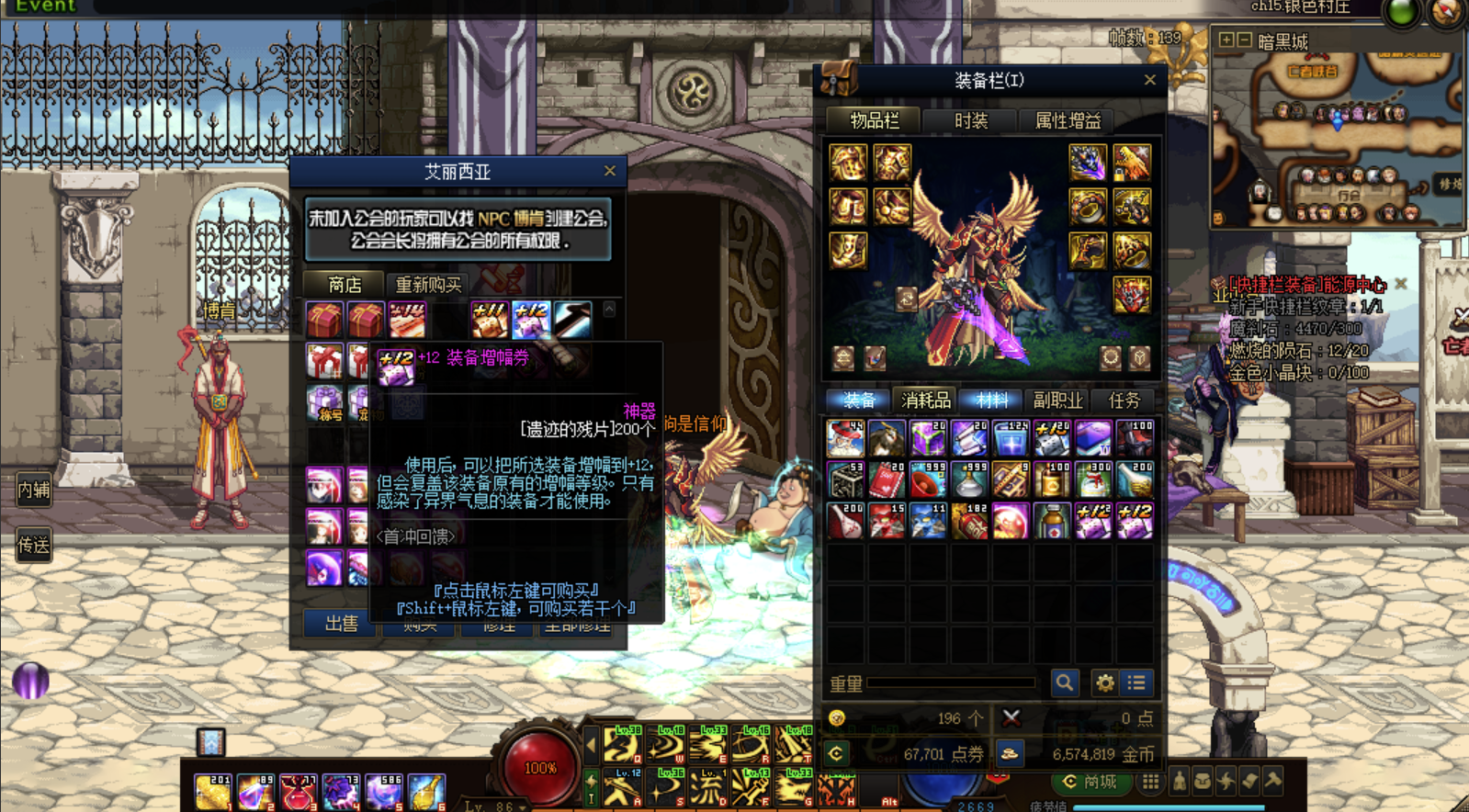Viewport: 1469px width, 812px height.
Task: Select the 商店 shop tab
Action: [345, 285]
